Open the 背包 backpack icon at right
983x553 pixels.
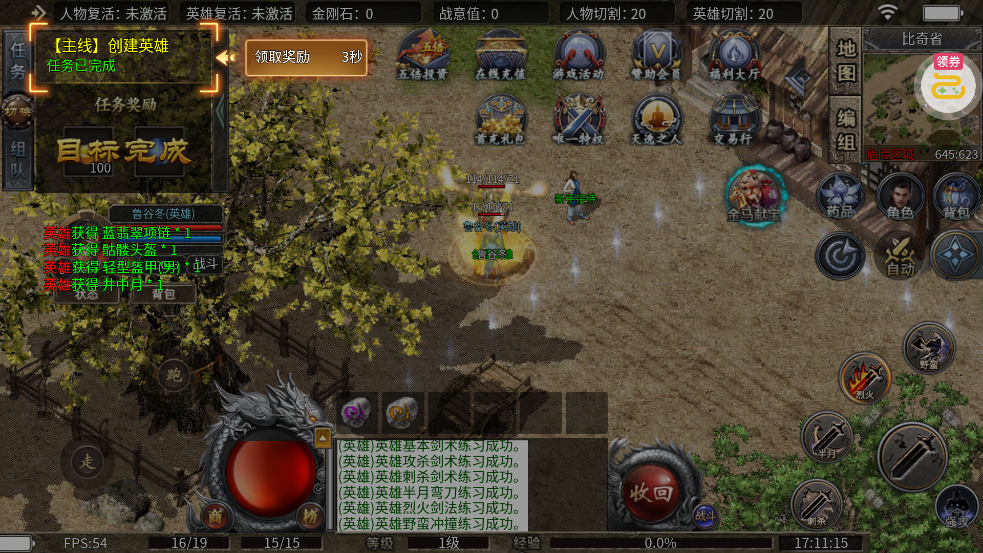(x=957, y=196)
